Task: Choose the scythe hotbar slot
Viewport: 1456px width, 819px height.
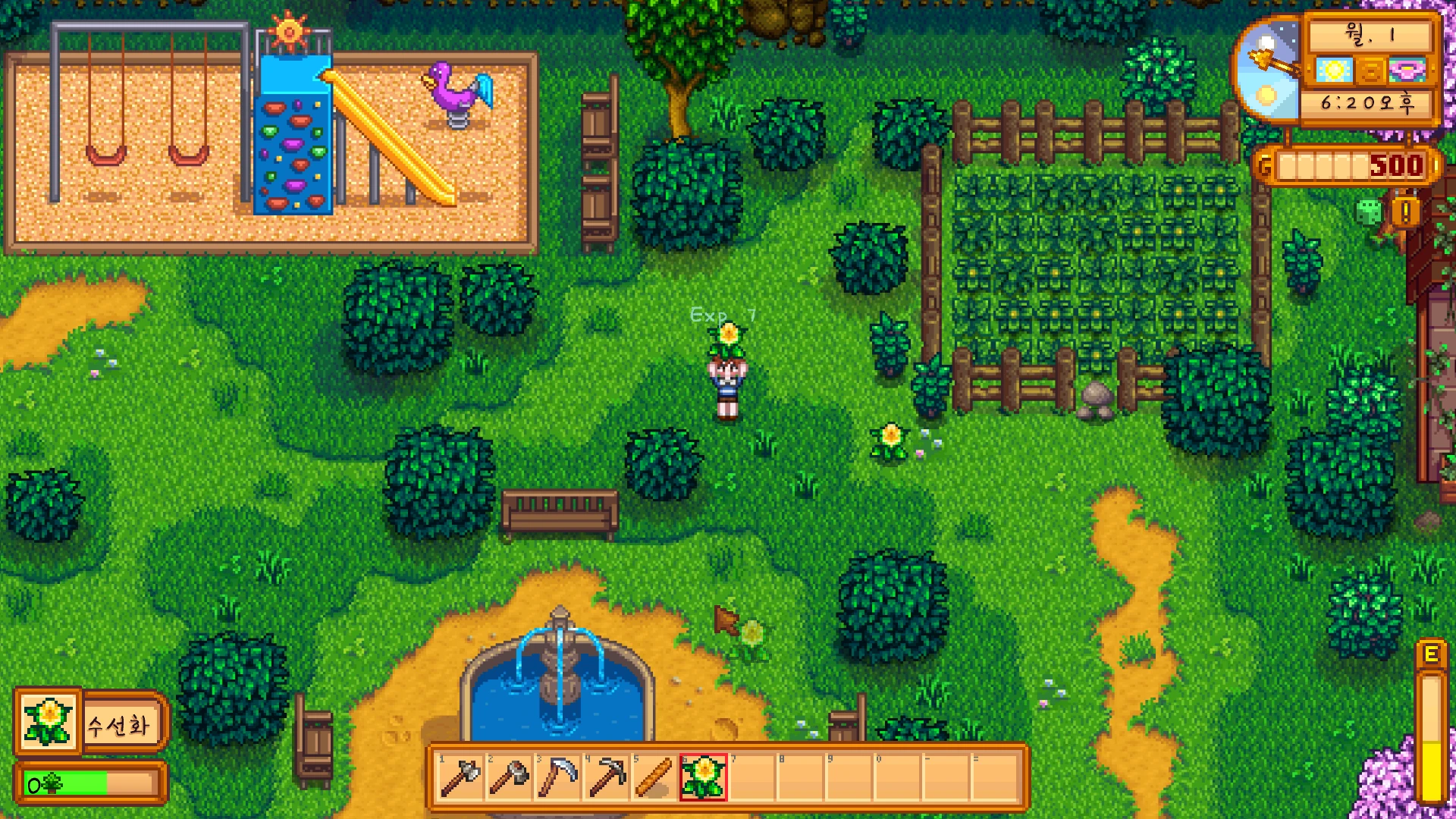Action: coord(557,777)
